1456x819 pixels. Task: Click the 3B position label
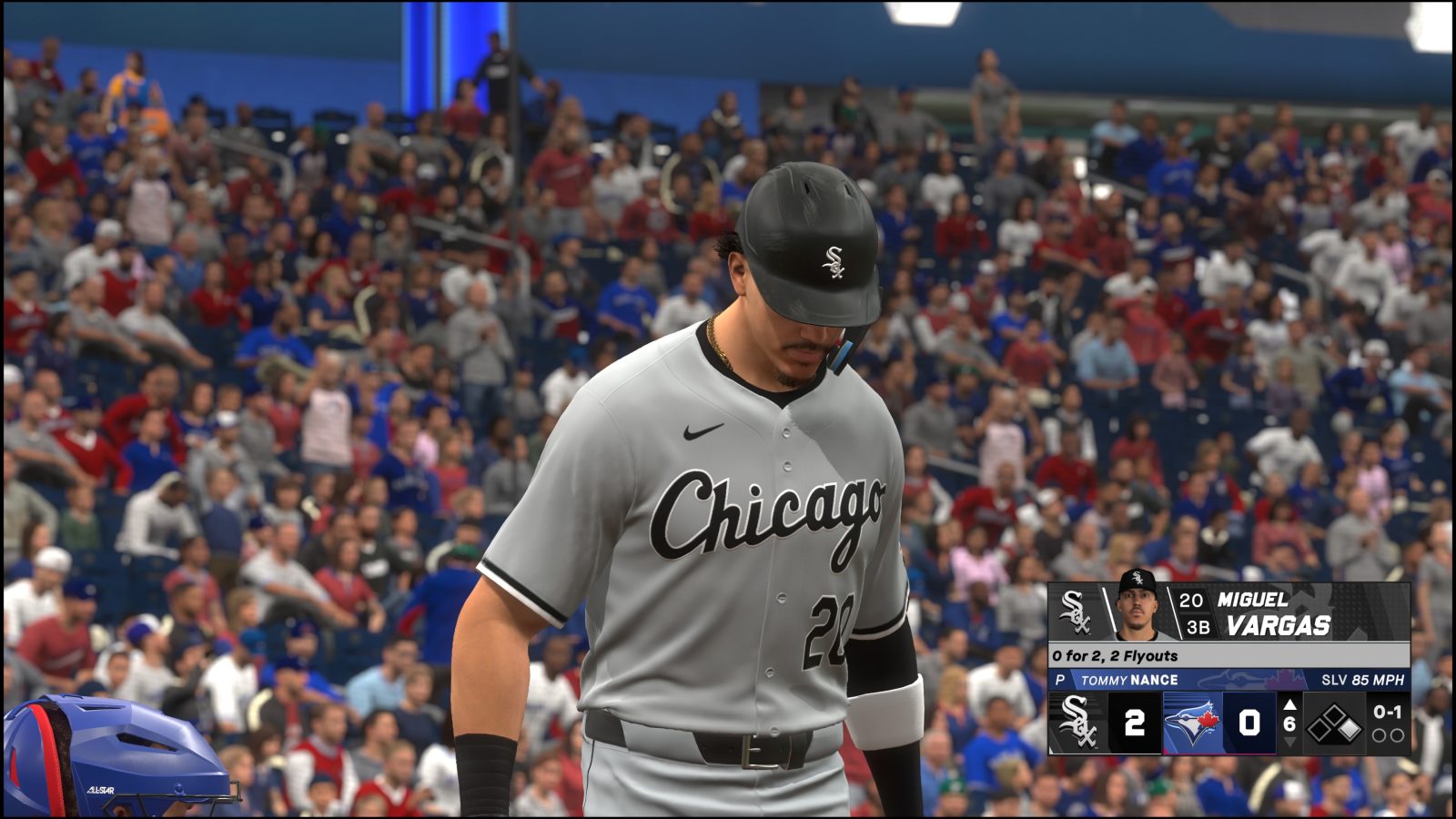coord(1200,626)
